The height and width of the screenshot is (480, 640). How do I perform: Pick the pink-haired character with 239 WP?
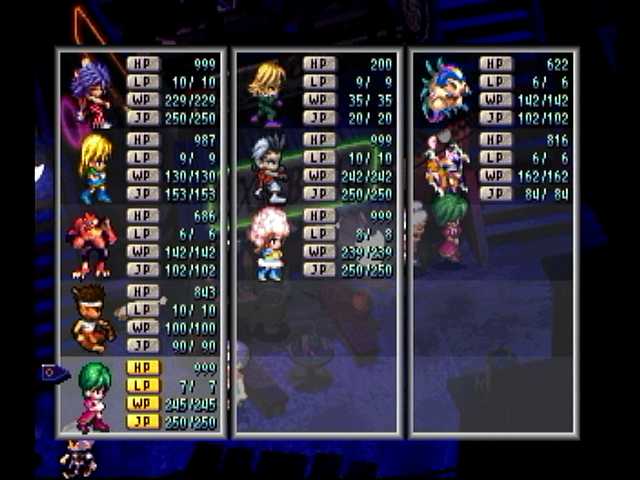[268, 243]
